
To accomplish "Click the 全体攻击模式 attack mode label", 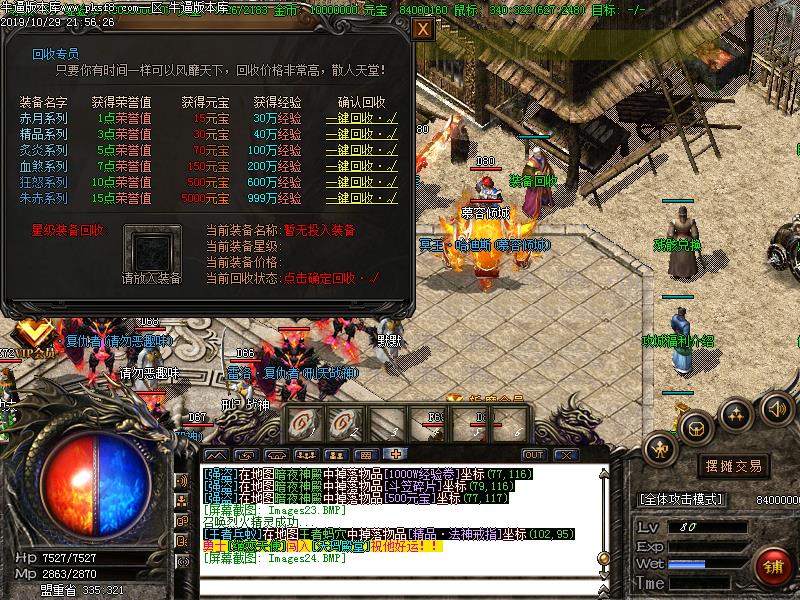I will tap(683, 497).
